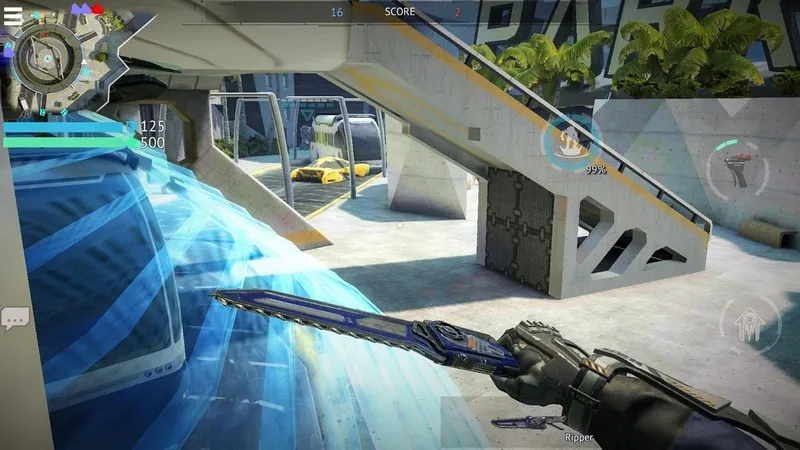Tap the jump arrow button

click(749, 325)
